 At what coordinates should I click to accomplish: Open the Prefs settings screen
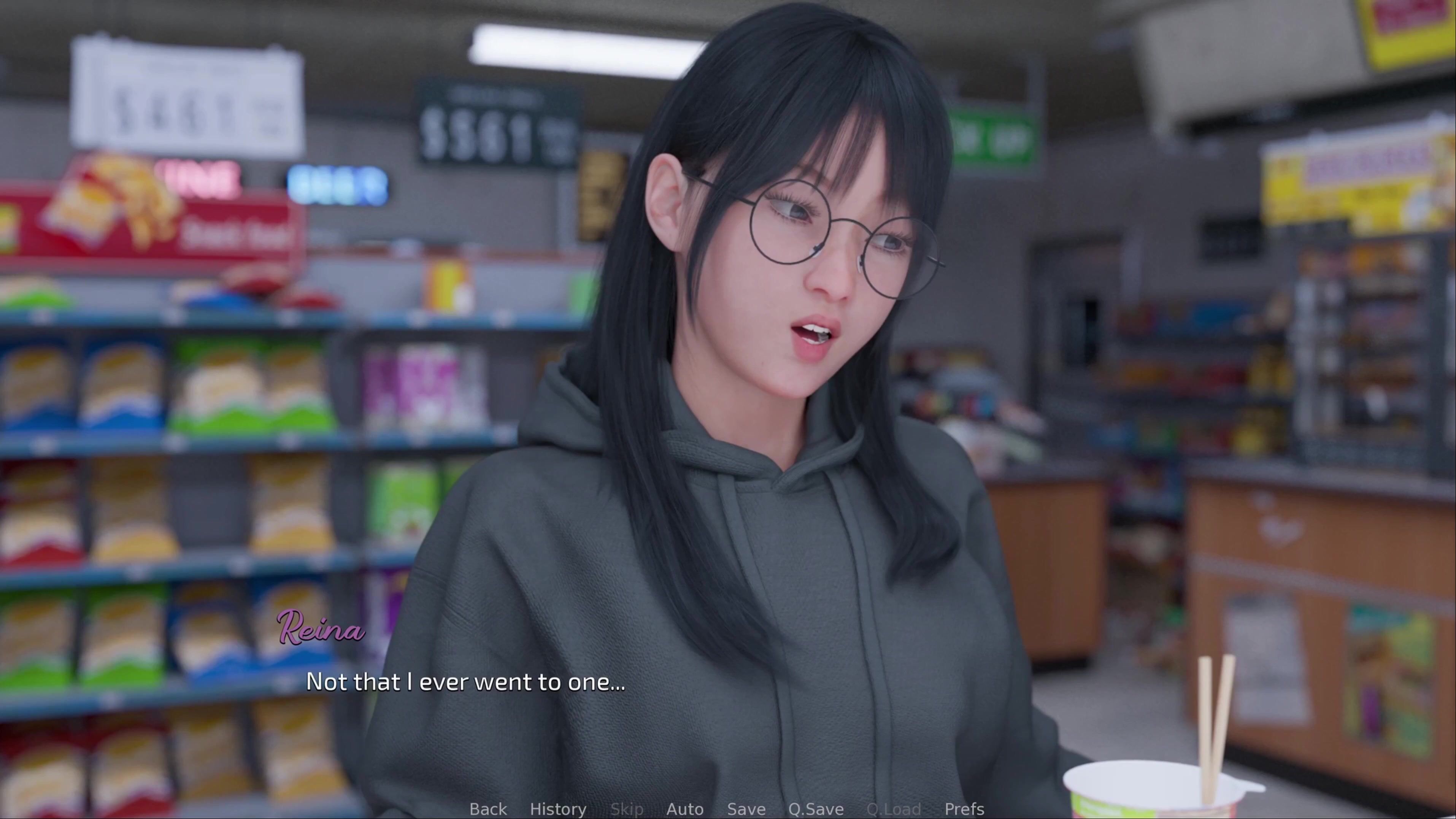[964, 809]
